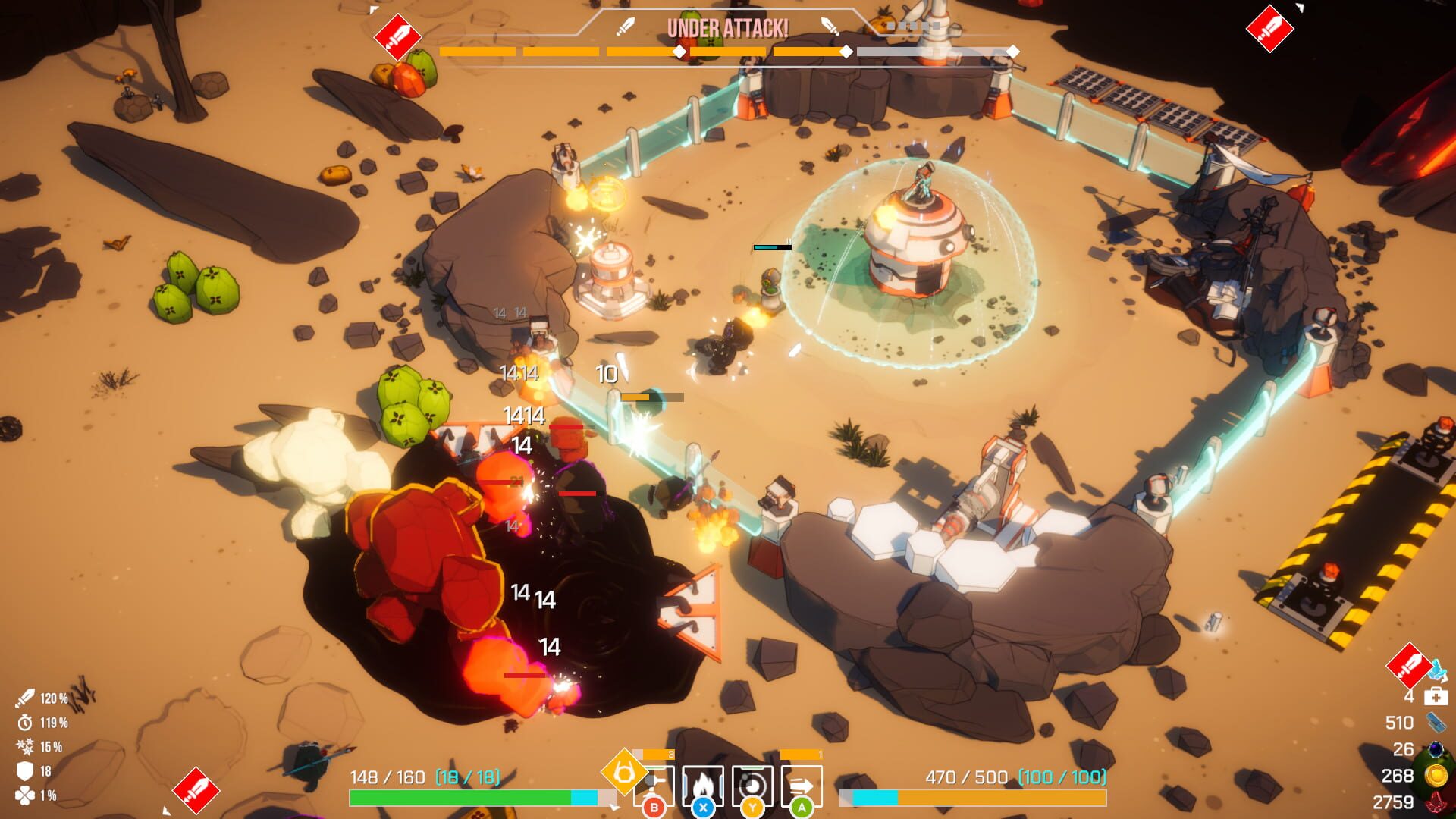This screenshot has height=819, width=1456.
Task: Click the sword damage stat icon at 120%
Action: pos(25,698)
